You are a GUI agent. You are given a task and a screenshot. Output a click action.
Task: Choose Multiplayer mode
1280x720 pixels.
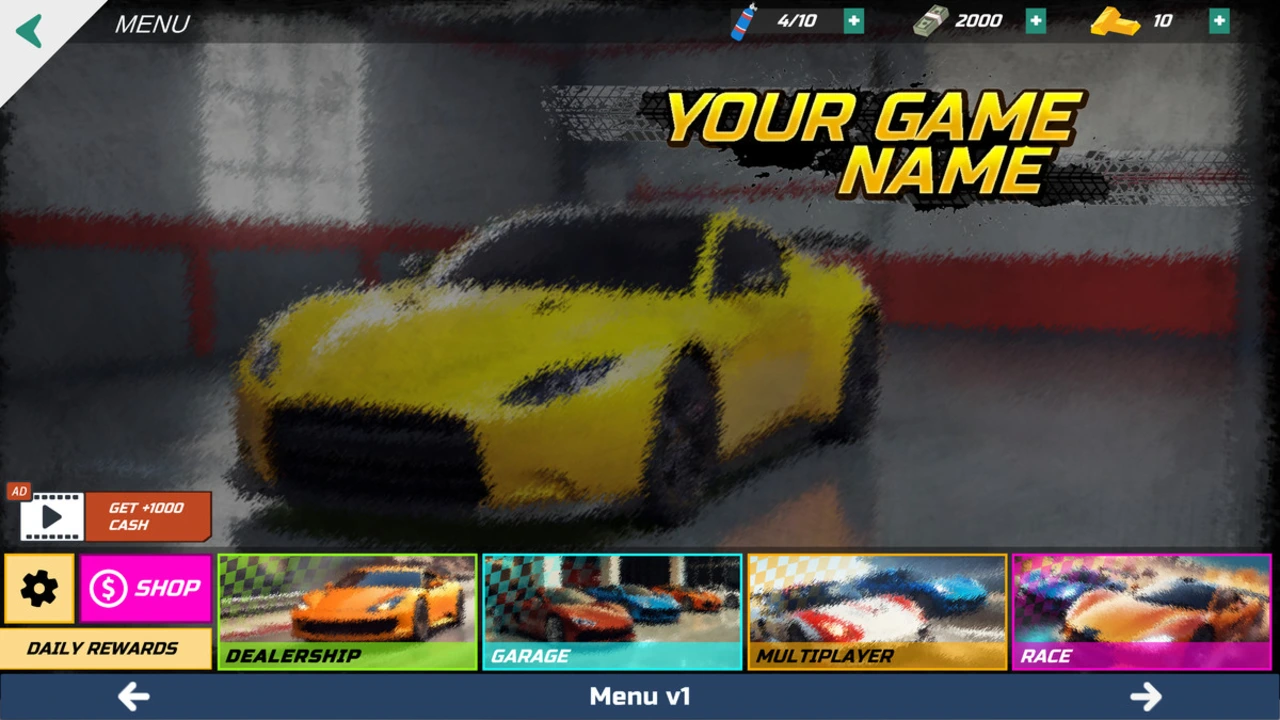tap(877, 612)
